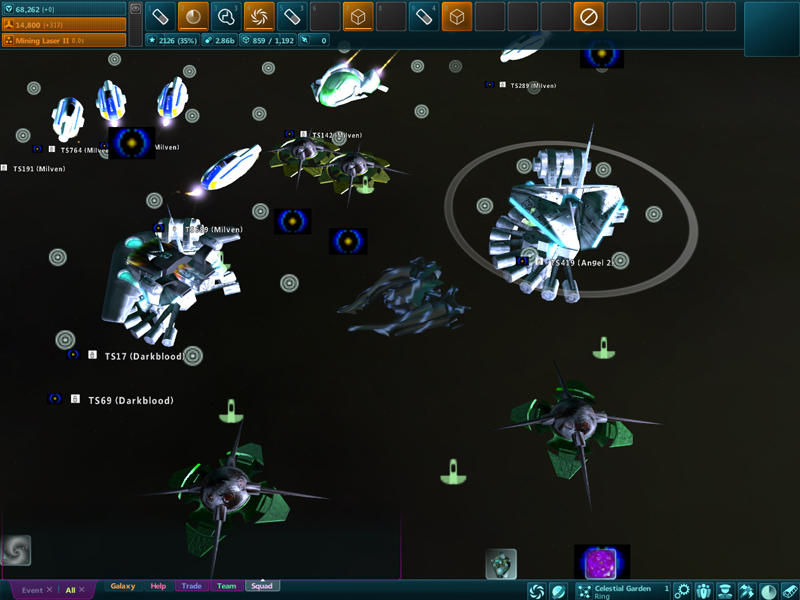Select the purple nebula square icon

click(x=602, y=562)
